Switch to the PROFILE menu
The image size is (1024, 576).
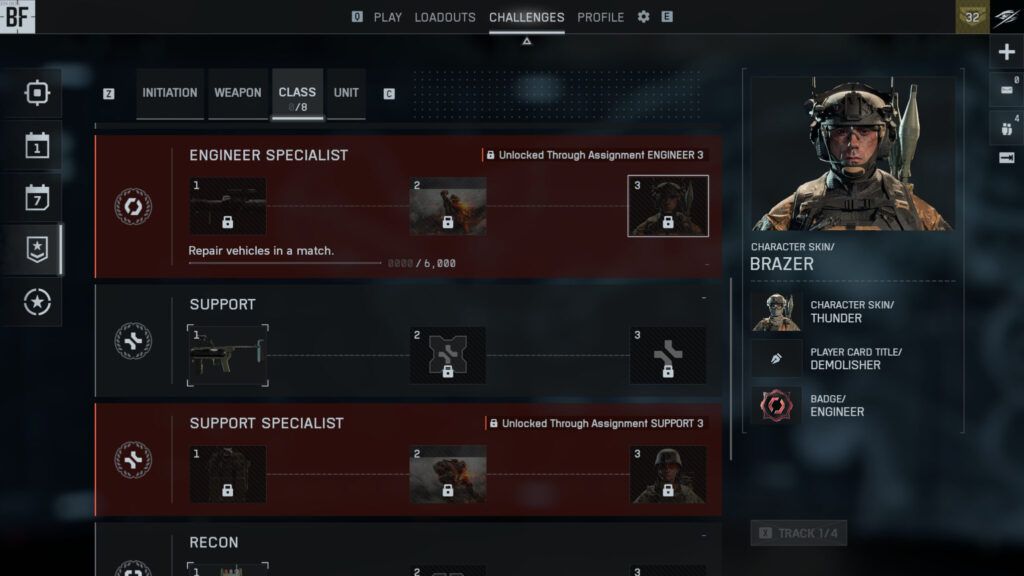pyautogui.click(x=600, y=17)
